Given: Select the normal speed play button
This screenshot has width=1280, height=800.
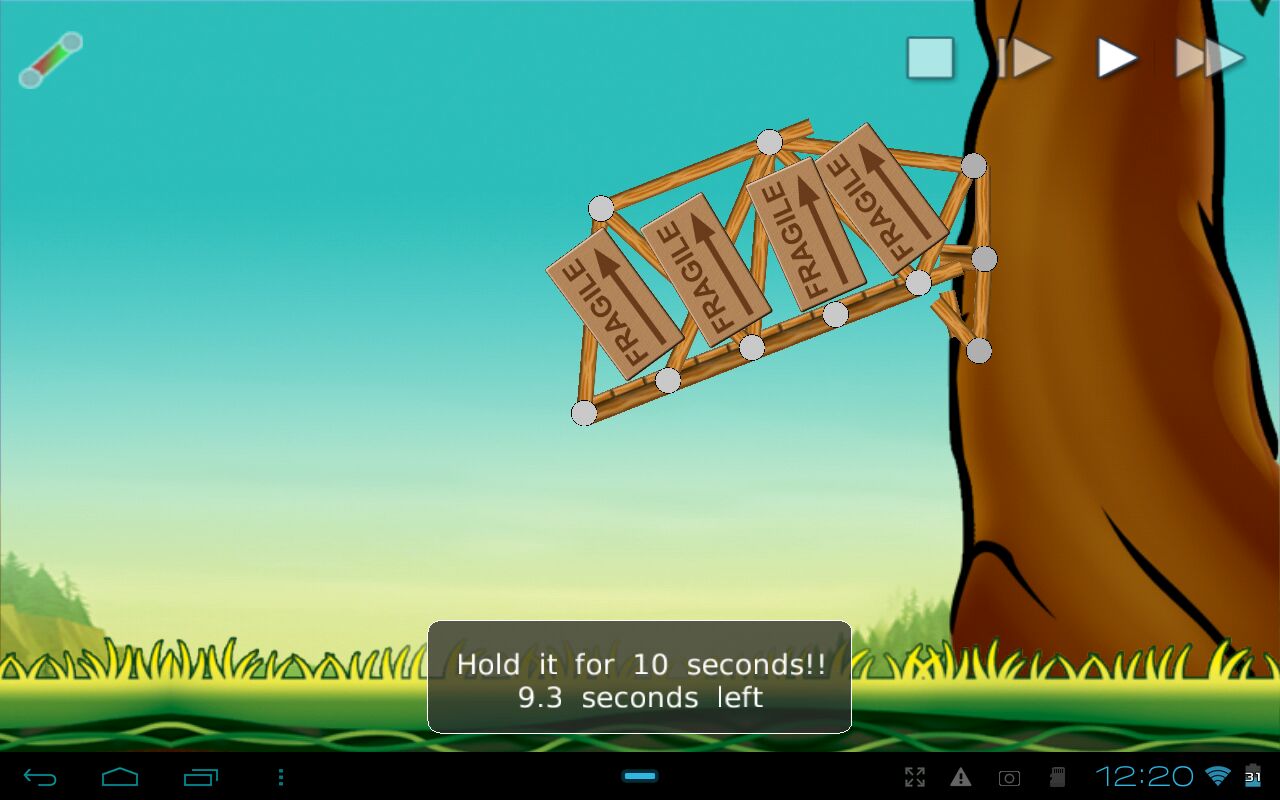Looking at the screenshot, I should click(x=1117, y=58).
